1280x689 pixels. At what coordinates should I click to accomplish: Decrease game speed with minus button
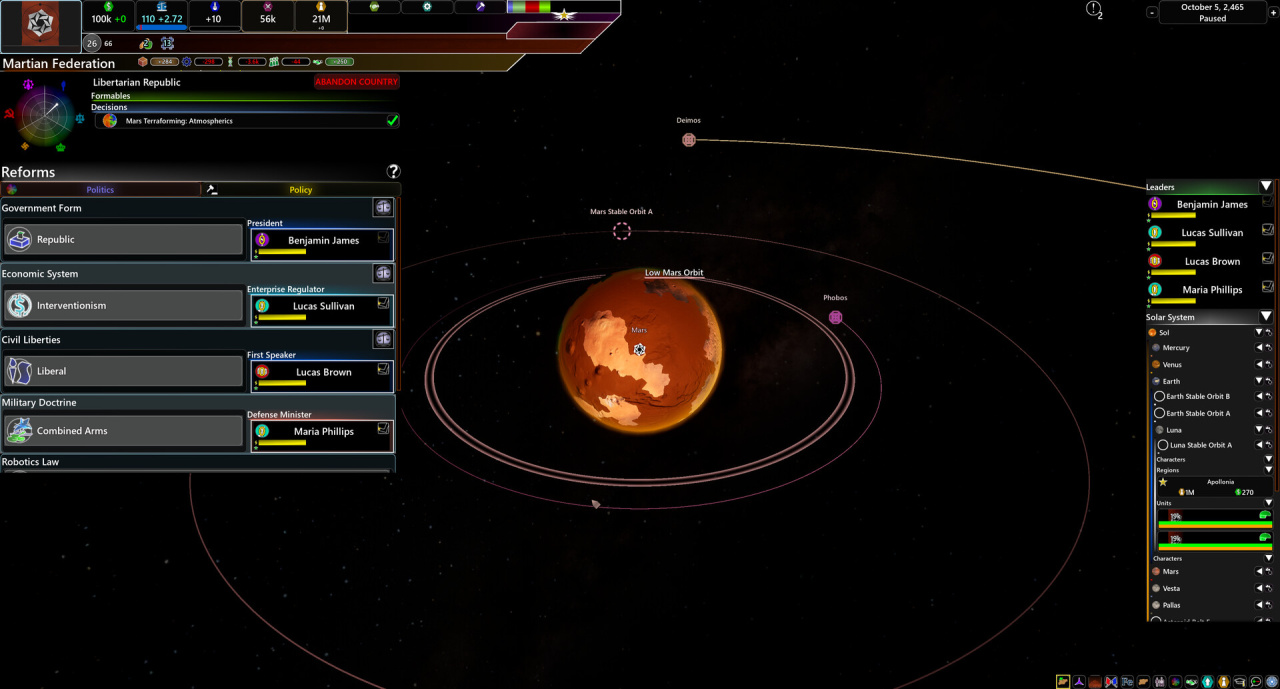click(1152, 13)
